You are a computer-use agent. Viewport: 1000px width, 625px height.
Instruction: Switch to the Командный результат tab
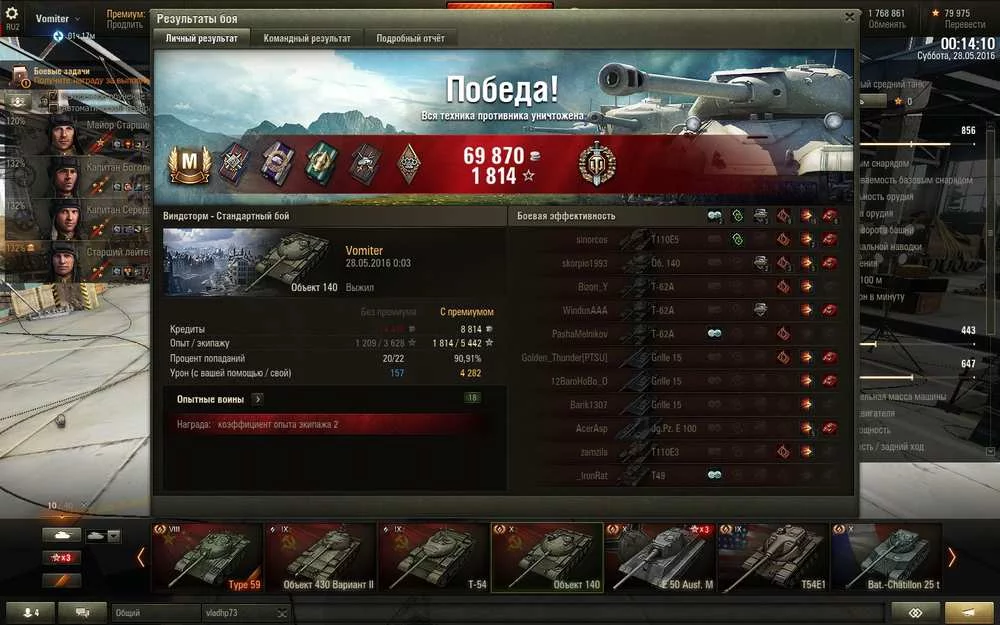[307, 38]
